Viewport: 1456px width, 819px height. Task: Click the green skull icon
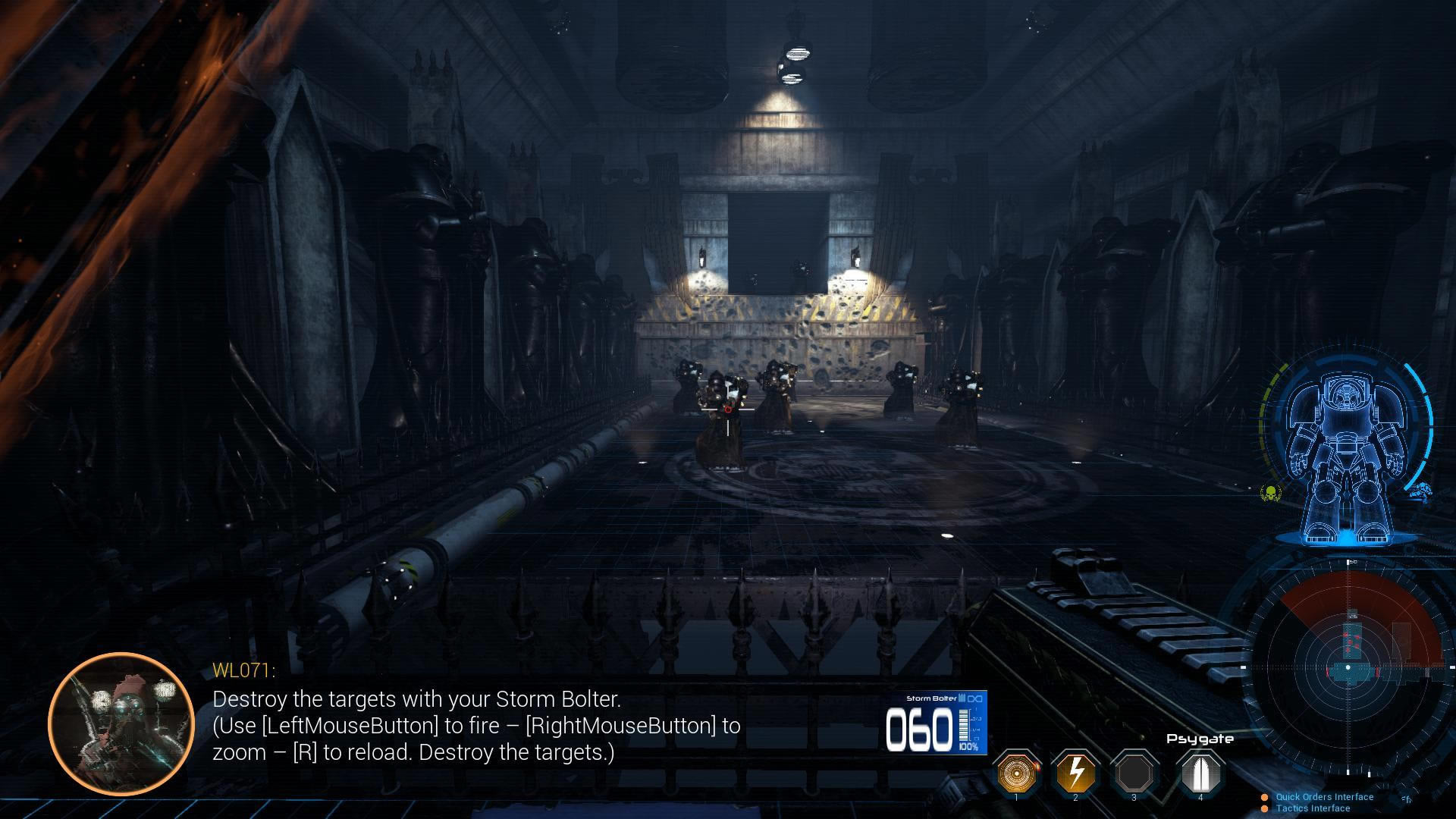coord(1269,494)
